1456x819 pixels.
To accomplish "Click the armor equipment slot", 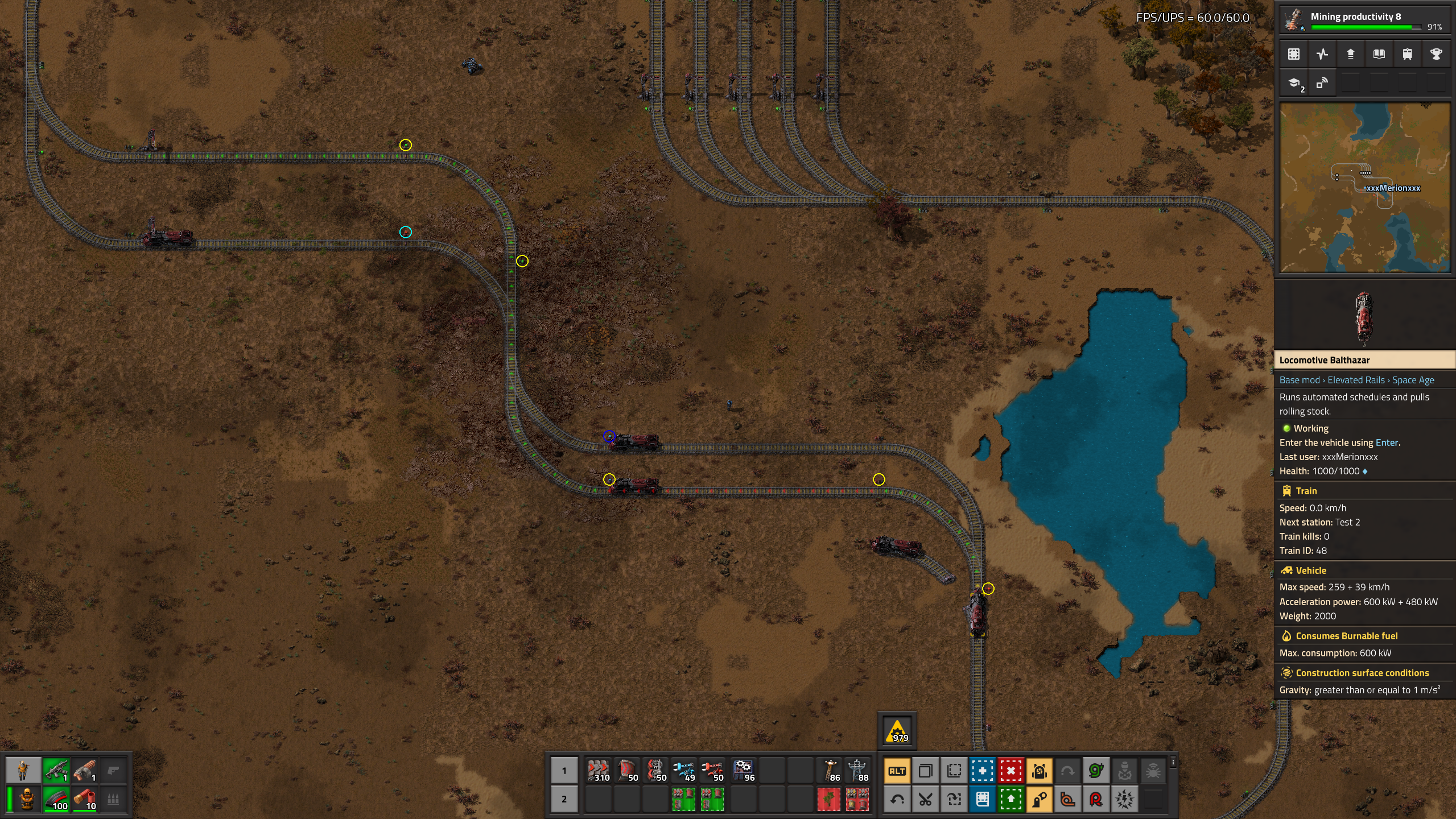I will [x=27, y=799].
